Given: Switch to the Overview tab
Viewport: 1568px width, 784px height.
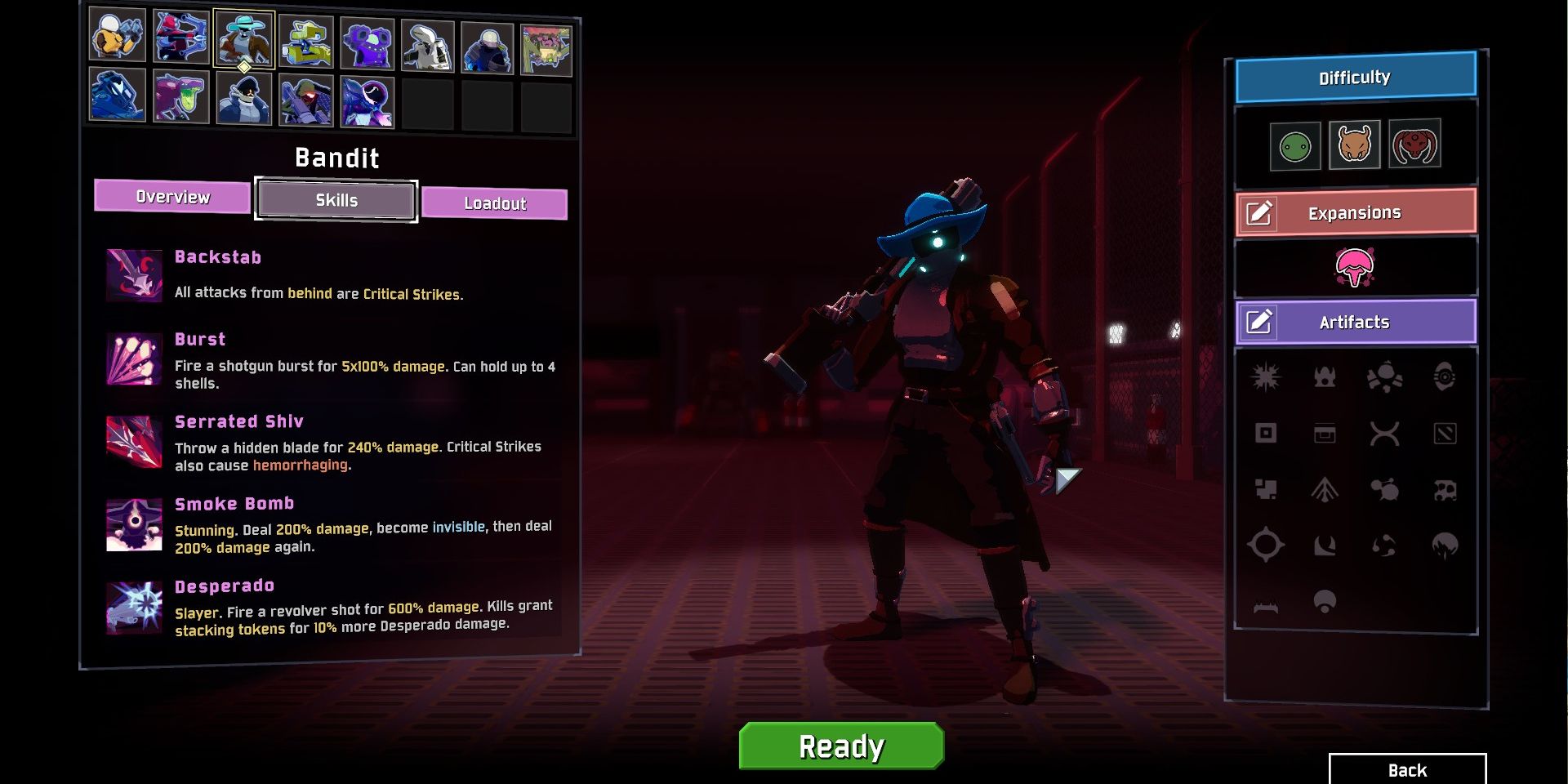Looking at the screenshot, I should (x=172, y=197).
